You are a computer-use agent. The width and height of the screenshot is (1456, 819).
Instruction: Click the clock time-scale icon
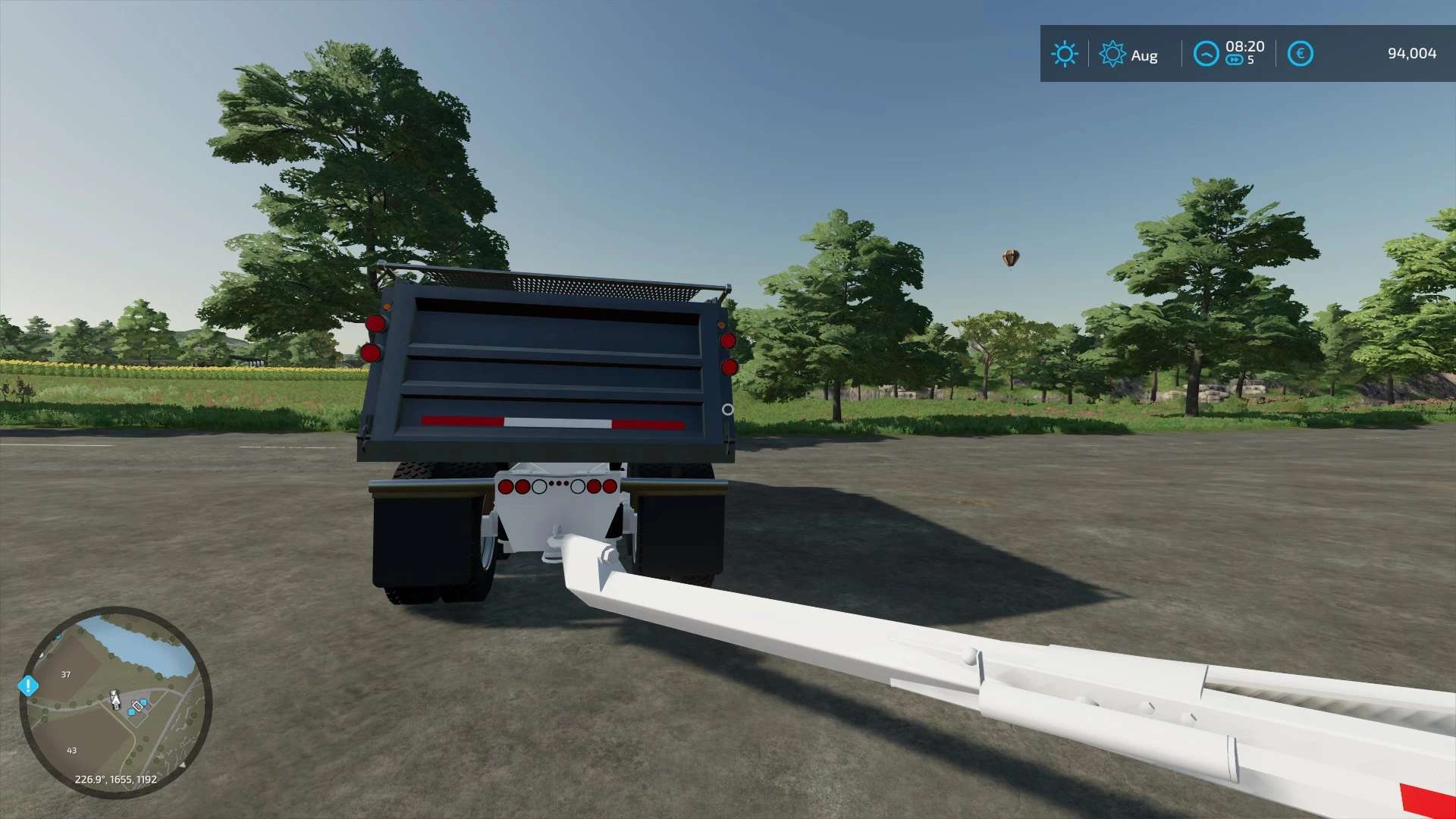[1206, 54]
